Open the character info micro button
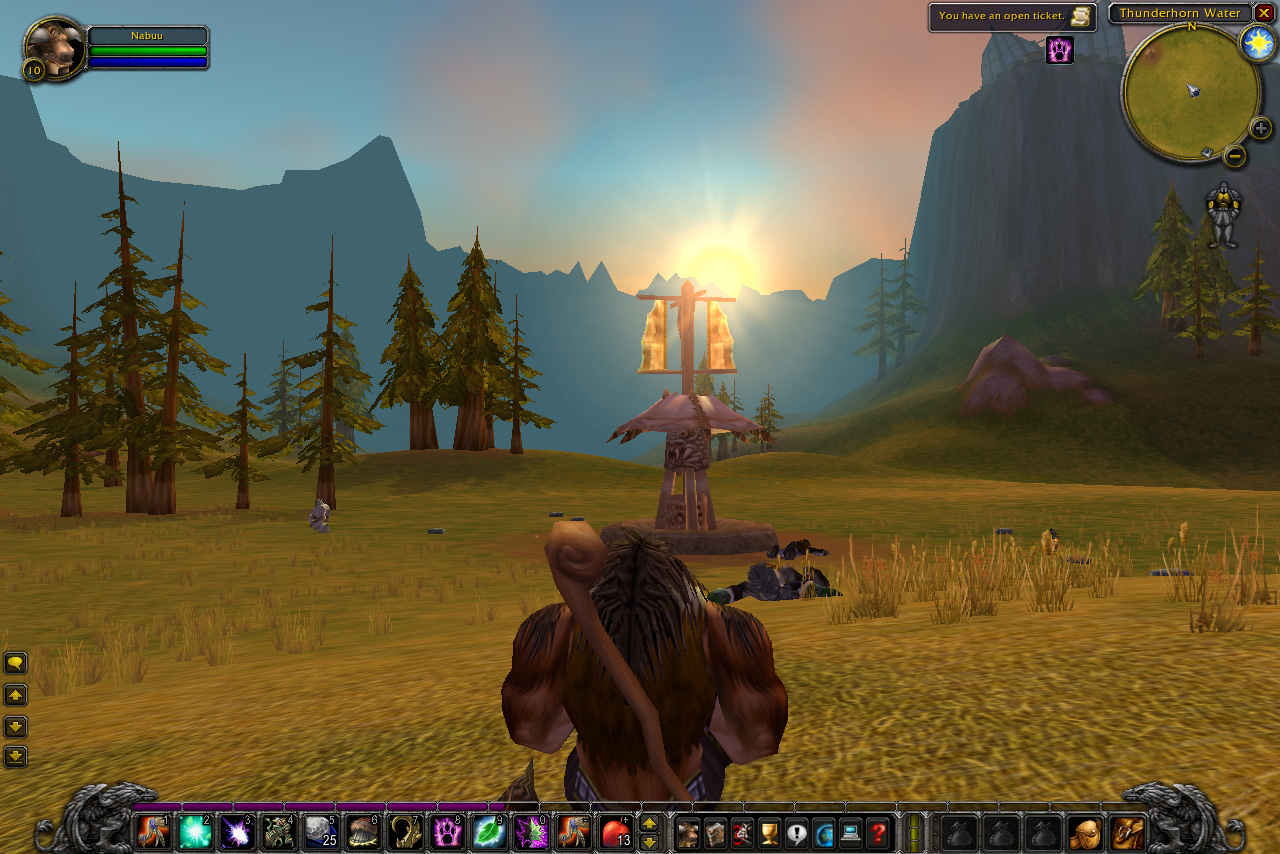The height and width of the screenshot is (854, 1280). 688,832
